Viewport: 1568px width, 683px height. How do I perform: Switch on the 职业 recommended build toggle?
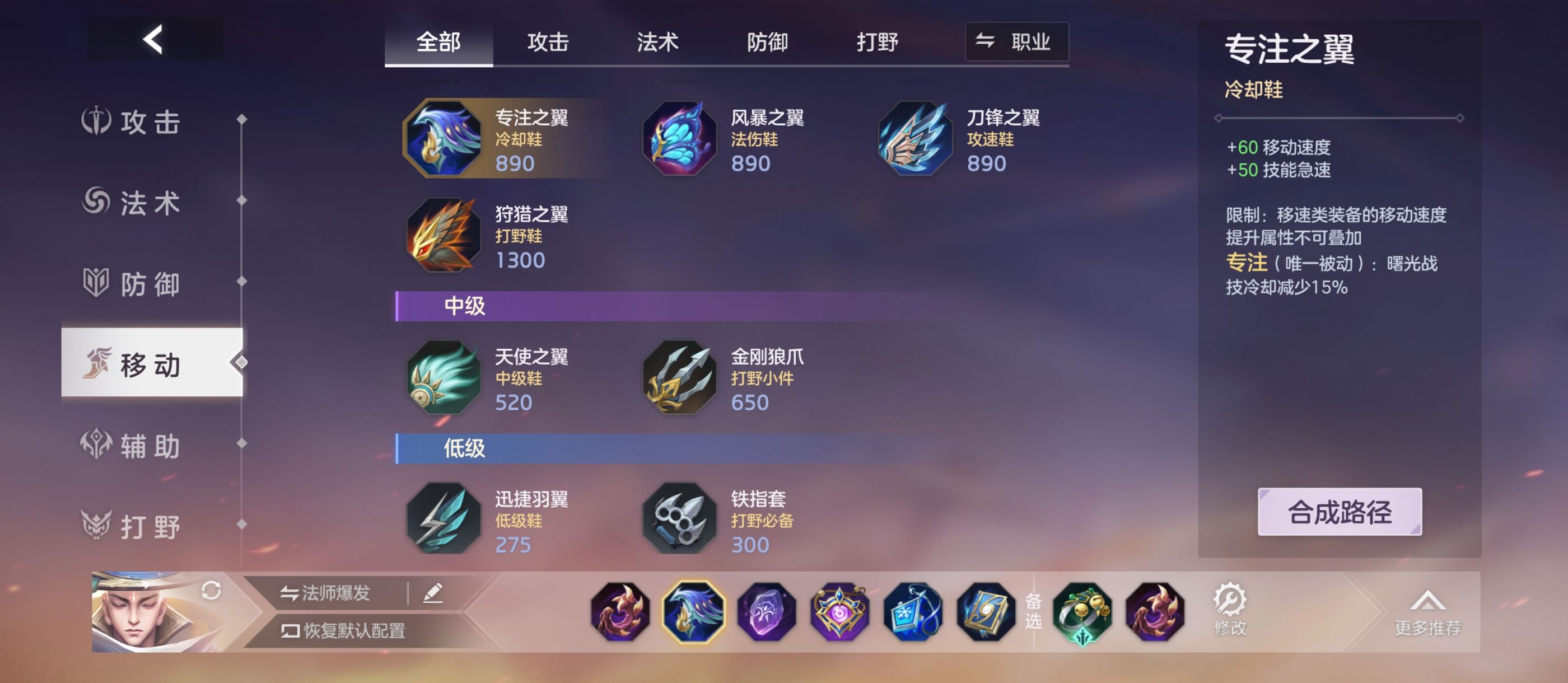pyautogui.click(x=1016, y=42)
